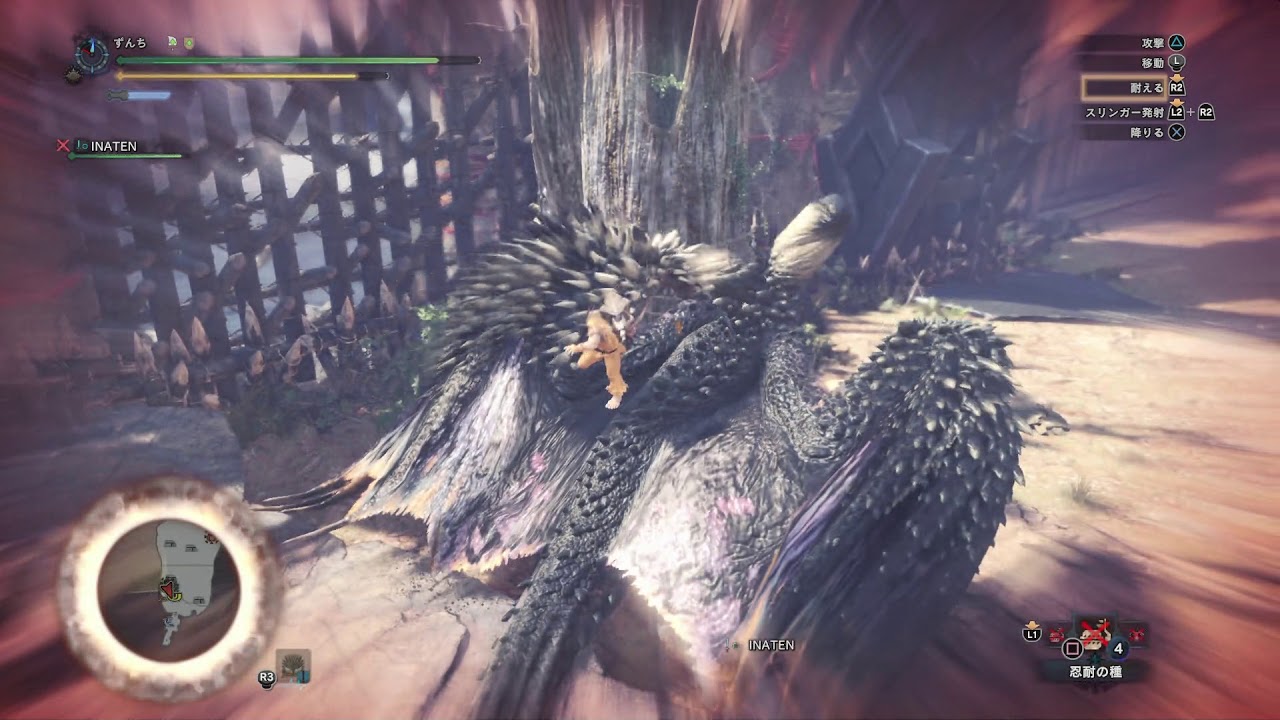
Task: Click the green shield status buff icon
Action: pyautogui.click(x=189, y=43)
